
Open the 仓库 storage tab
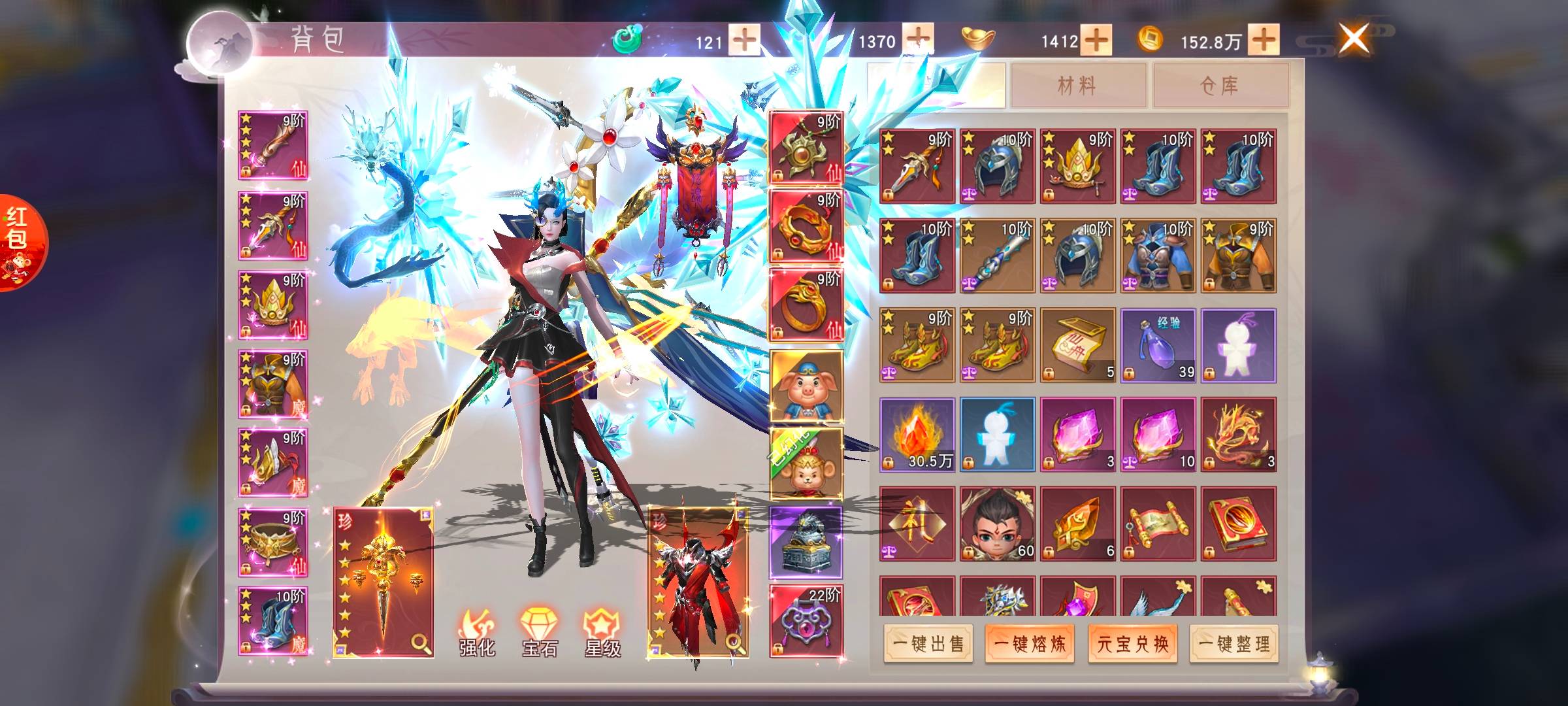coord(1219,85)
